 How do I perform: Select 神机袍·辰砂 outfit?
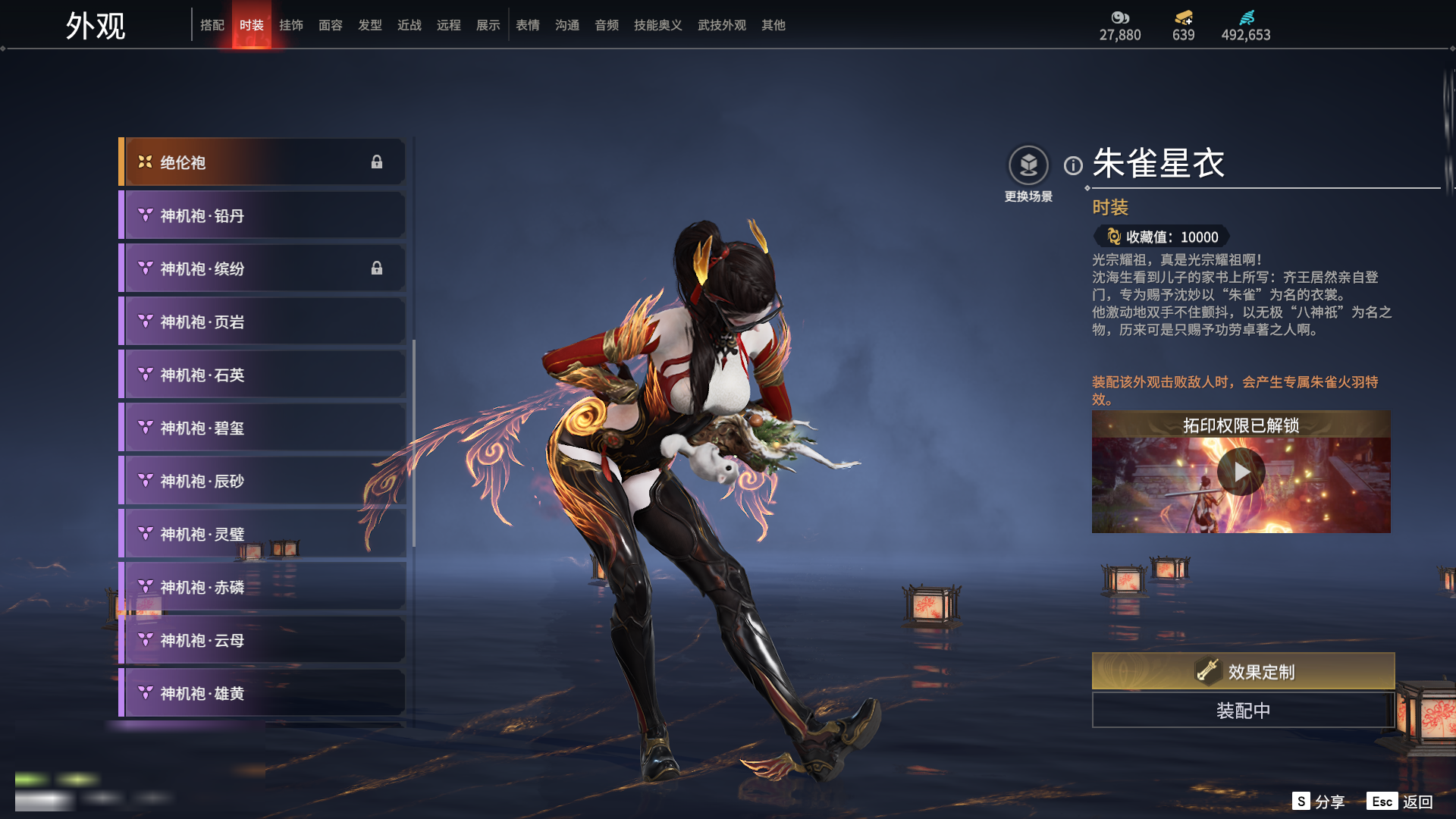pos(262,481)
